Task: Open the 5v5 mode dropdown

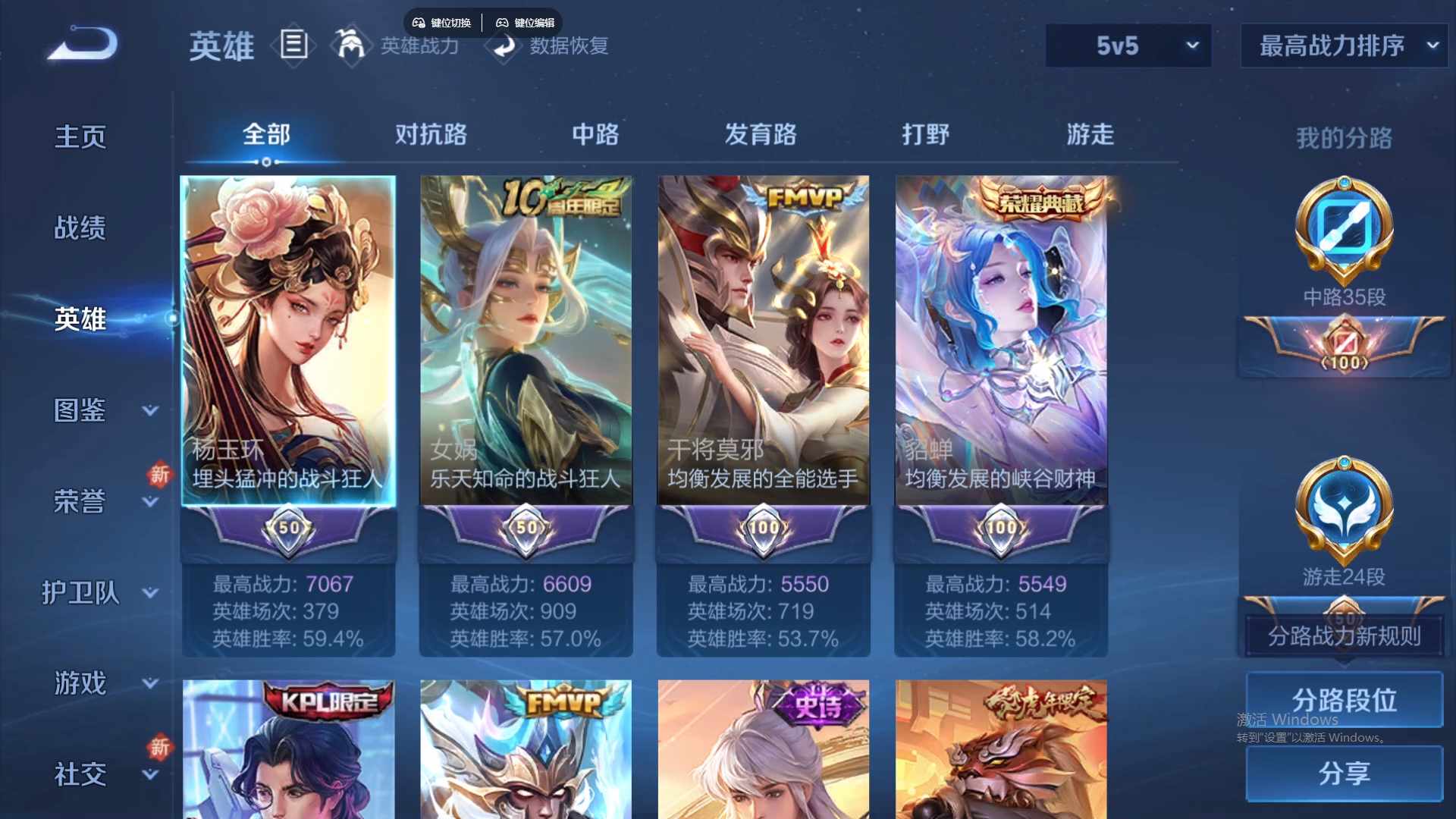Action: 1128,45
